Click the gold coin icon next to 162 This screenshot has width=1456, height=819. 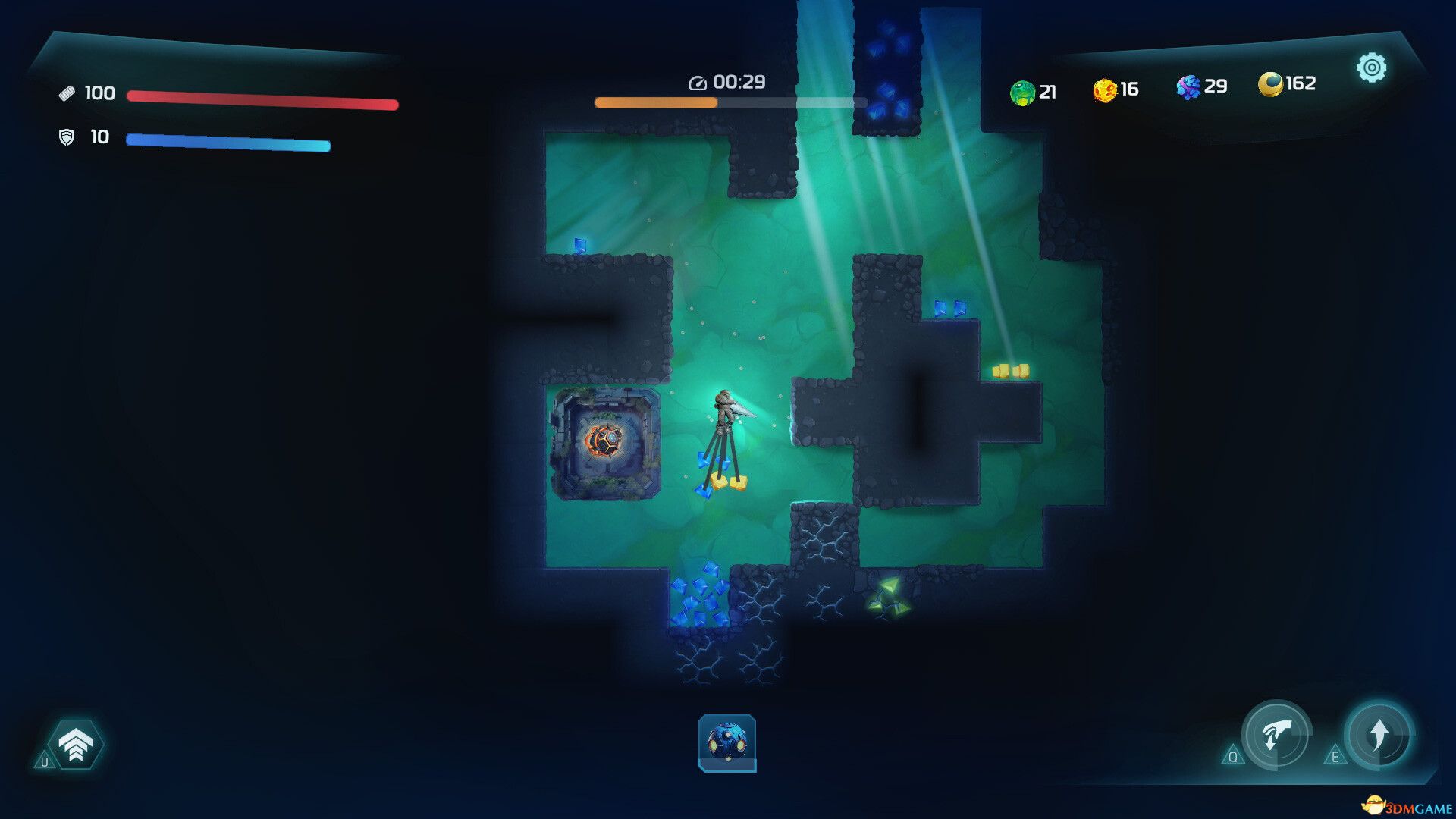(1270, 83)
